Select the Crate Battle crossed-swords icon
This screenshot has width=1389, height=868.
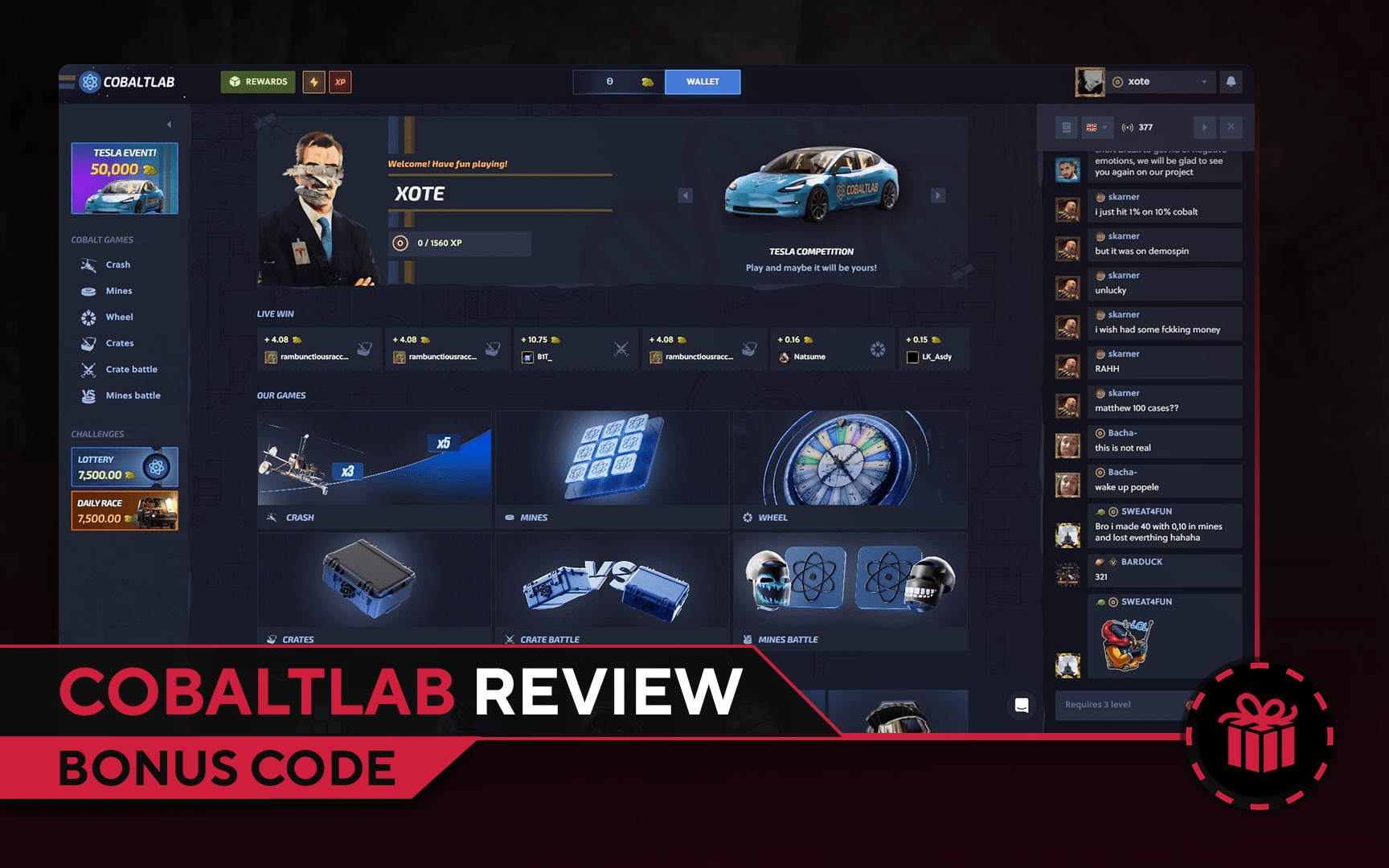[88, 369]
